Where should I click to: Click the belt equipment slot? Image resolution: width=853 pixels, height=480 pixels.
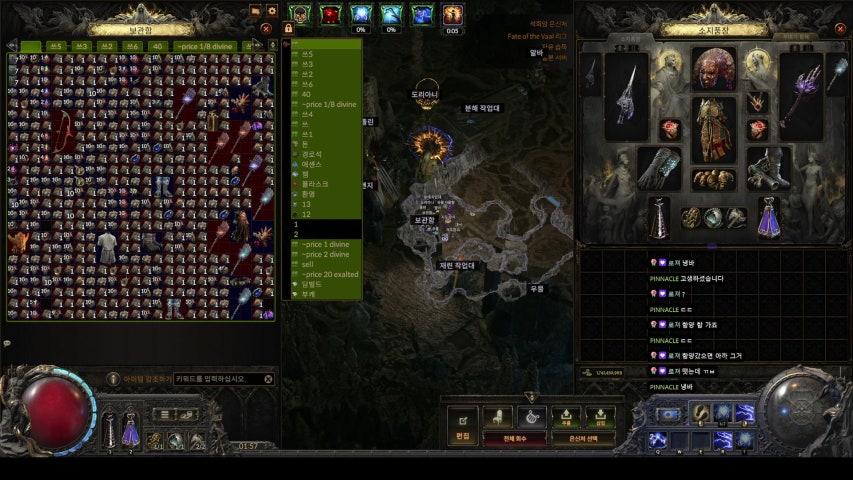714,178
